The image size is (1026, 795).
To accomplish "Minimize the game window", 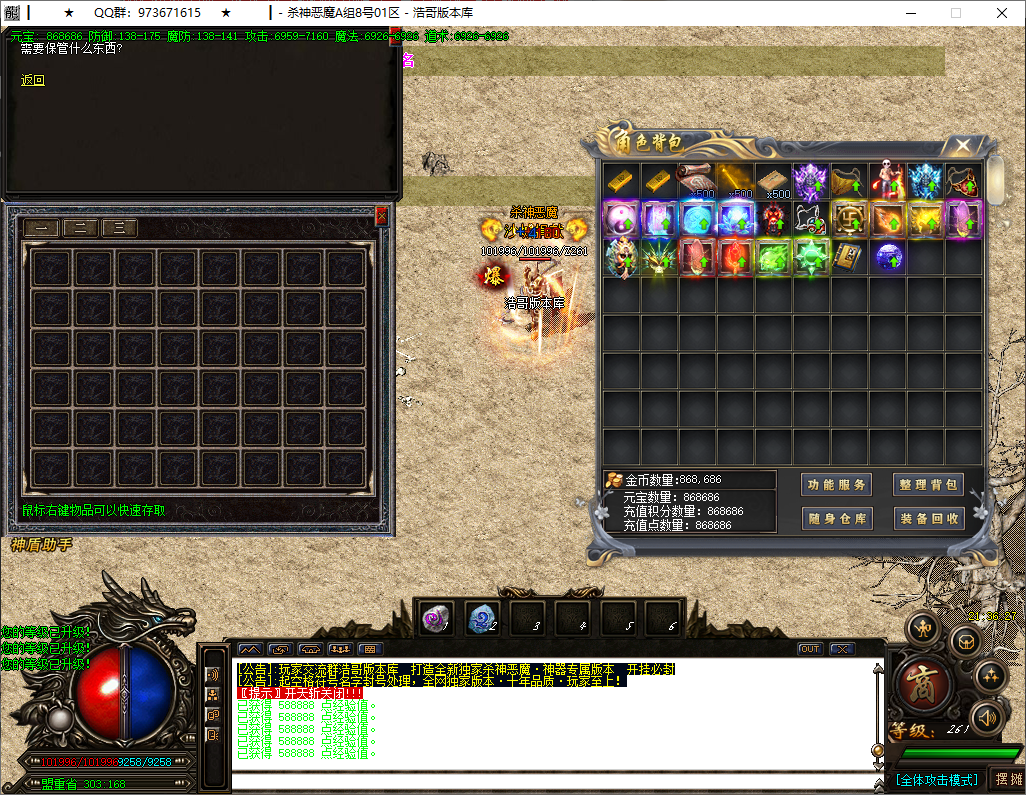I will (x=909, y=13).
